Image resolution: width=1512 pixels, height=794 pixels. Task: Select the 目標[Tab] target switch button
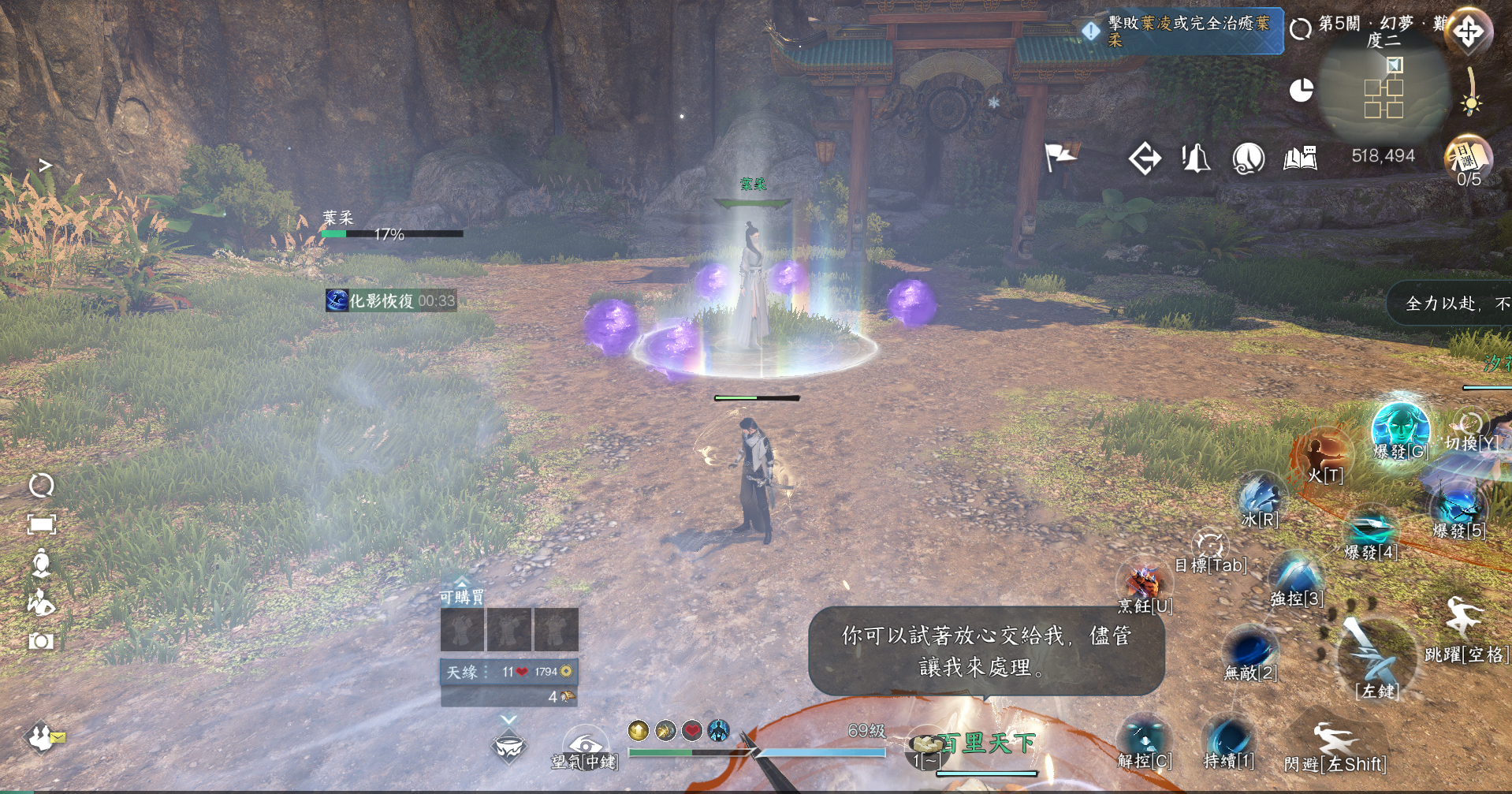click(1210, 547)
